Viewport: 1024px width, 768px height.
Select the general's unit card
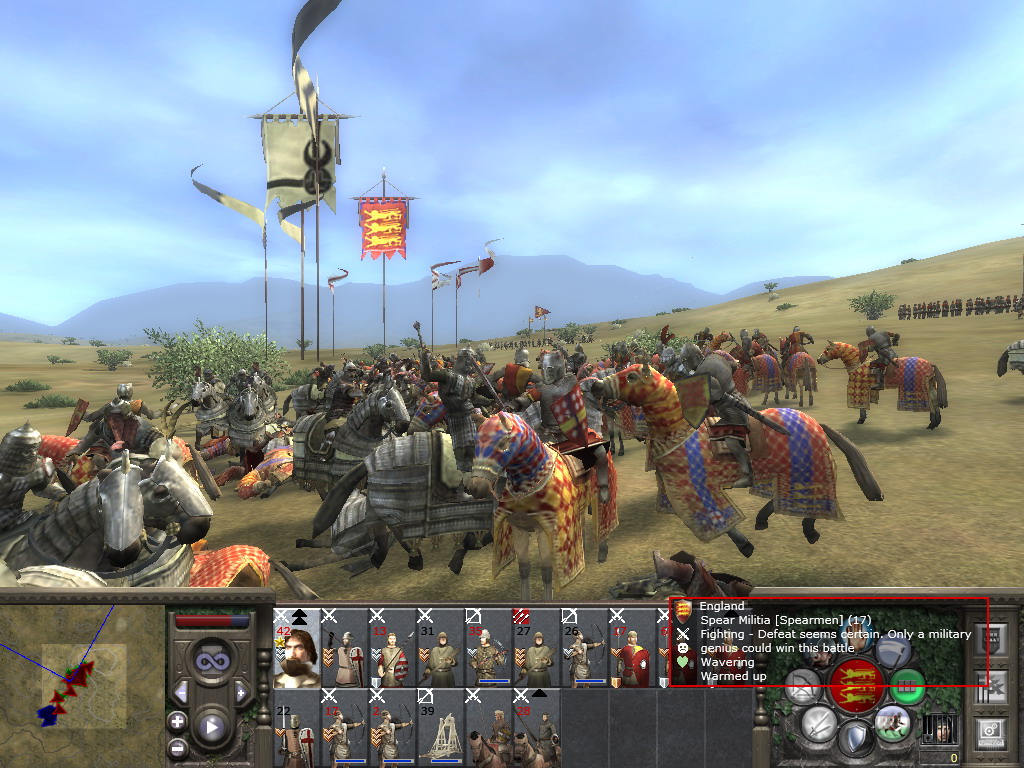[297, 648]
